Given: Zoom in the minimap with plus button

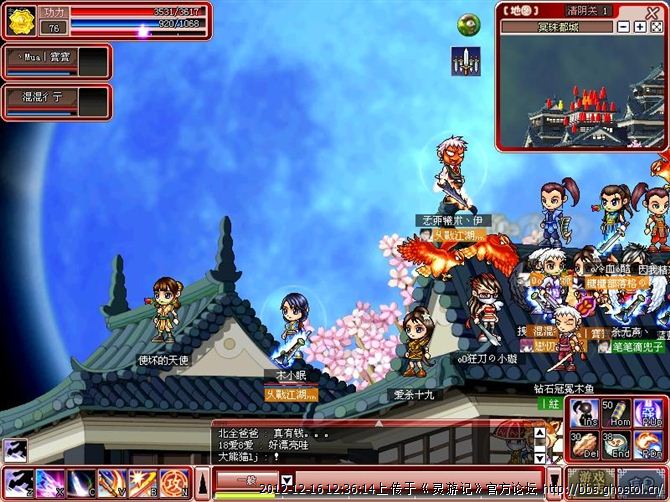Looking at the screenshot, I should pos(641,27).
